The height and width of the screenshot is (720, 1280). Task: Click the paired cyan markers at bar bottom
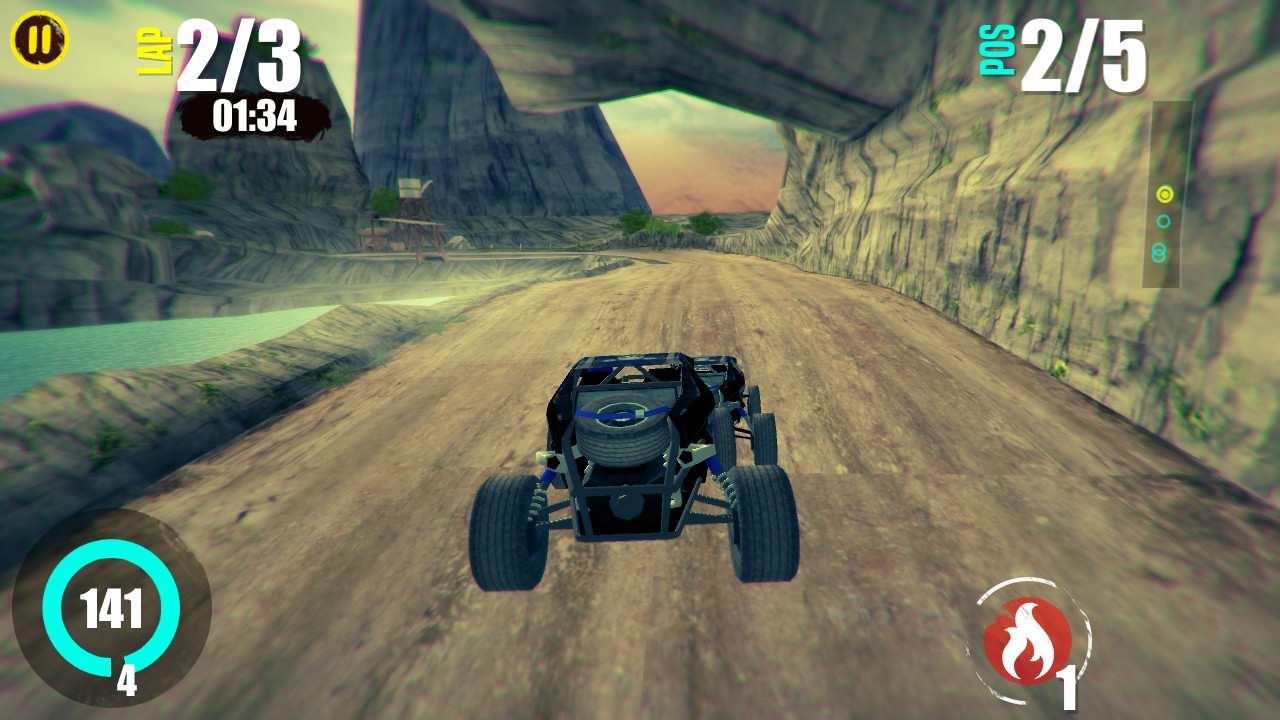point(1161,251)
